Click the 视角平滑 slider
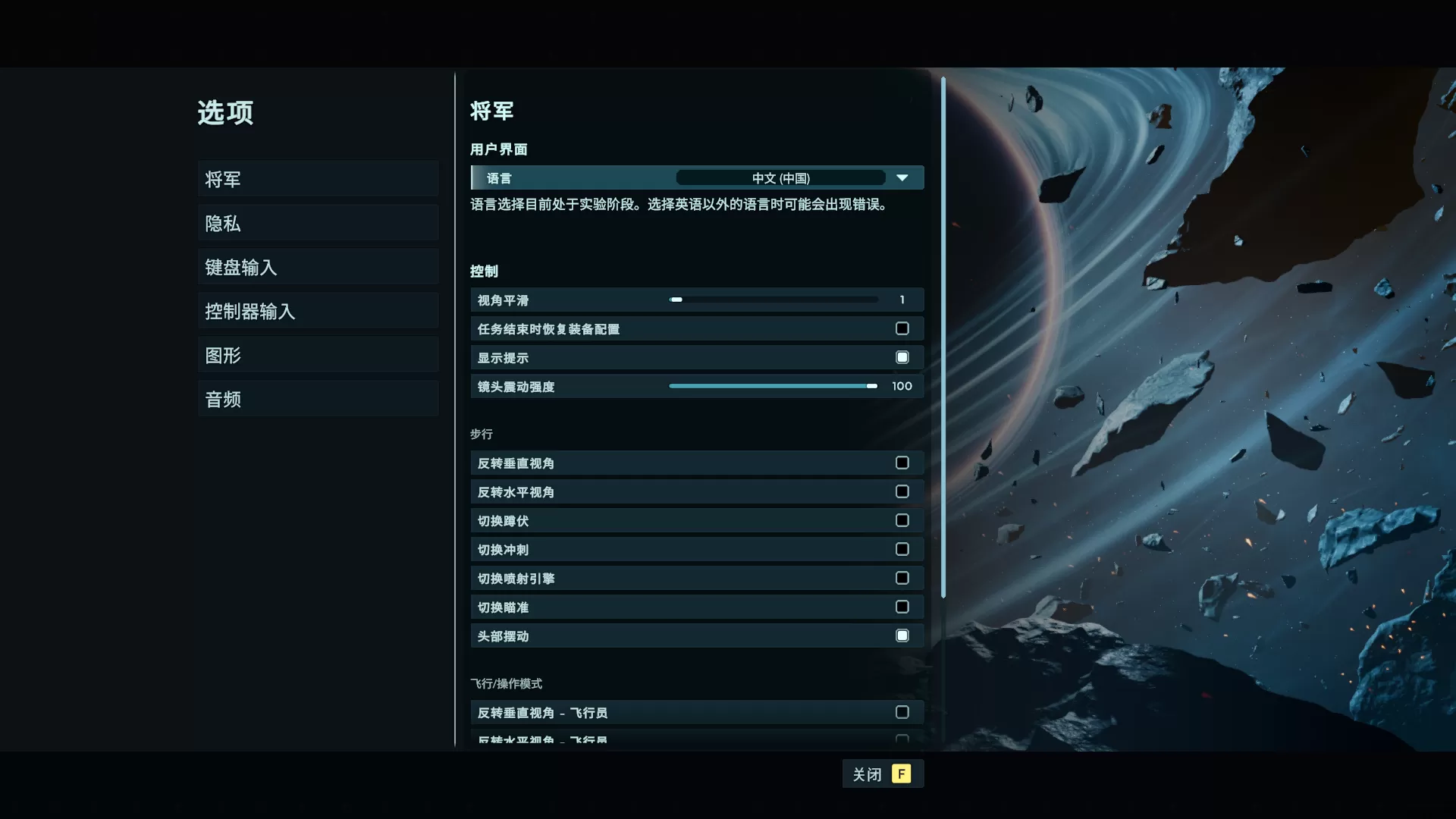The image size is (1456, 819). (773, 300)
